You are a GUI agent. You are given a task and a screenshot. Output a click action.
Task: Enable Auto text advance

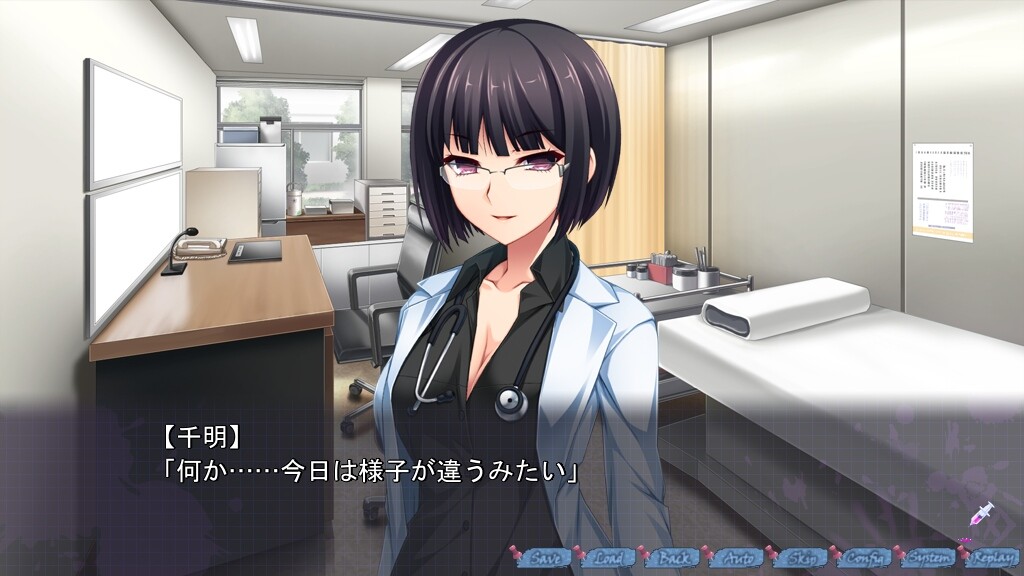737,558
